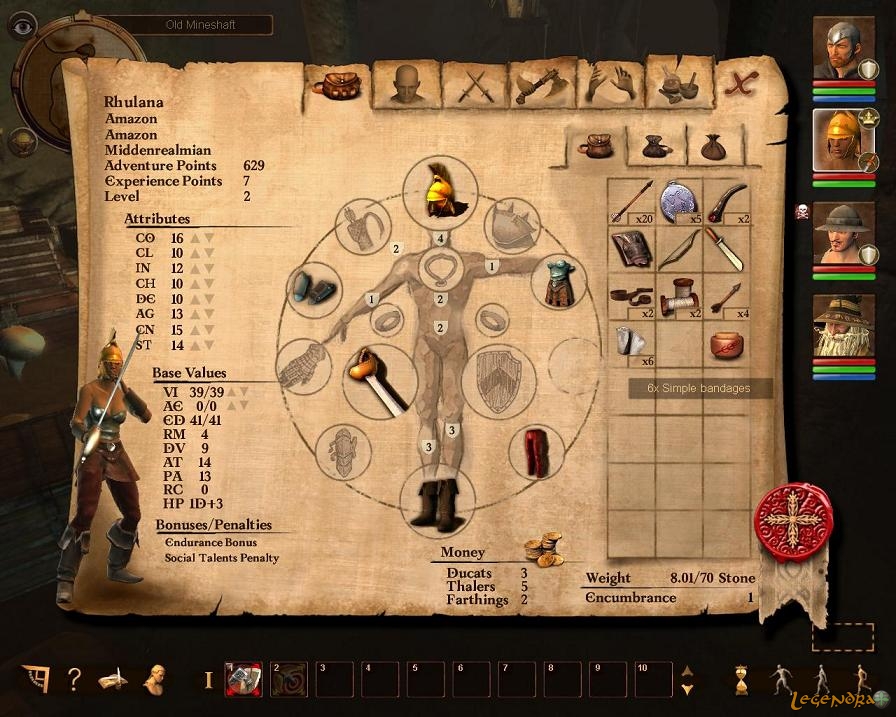
Task: Increase the CO attribute with up arrow
Action: pos(197,239)
